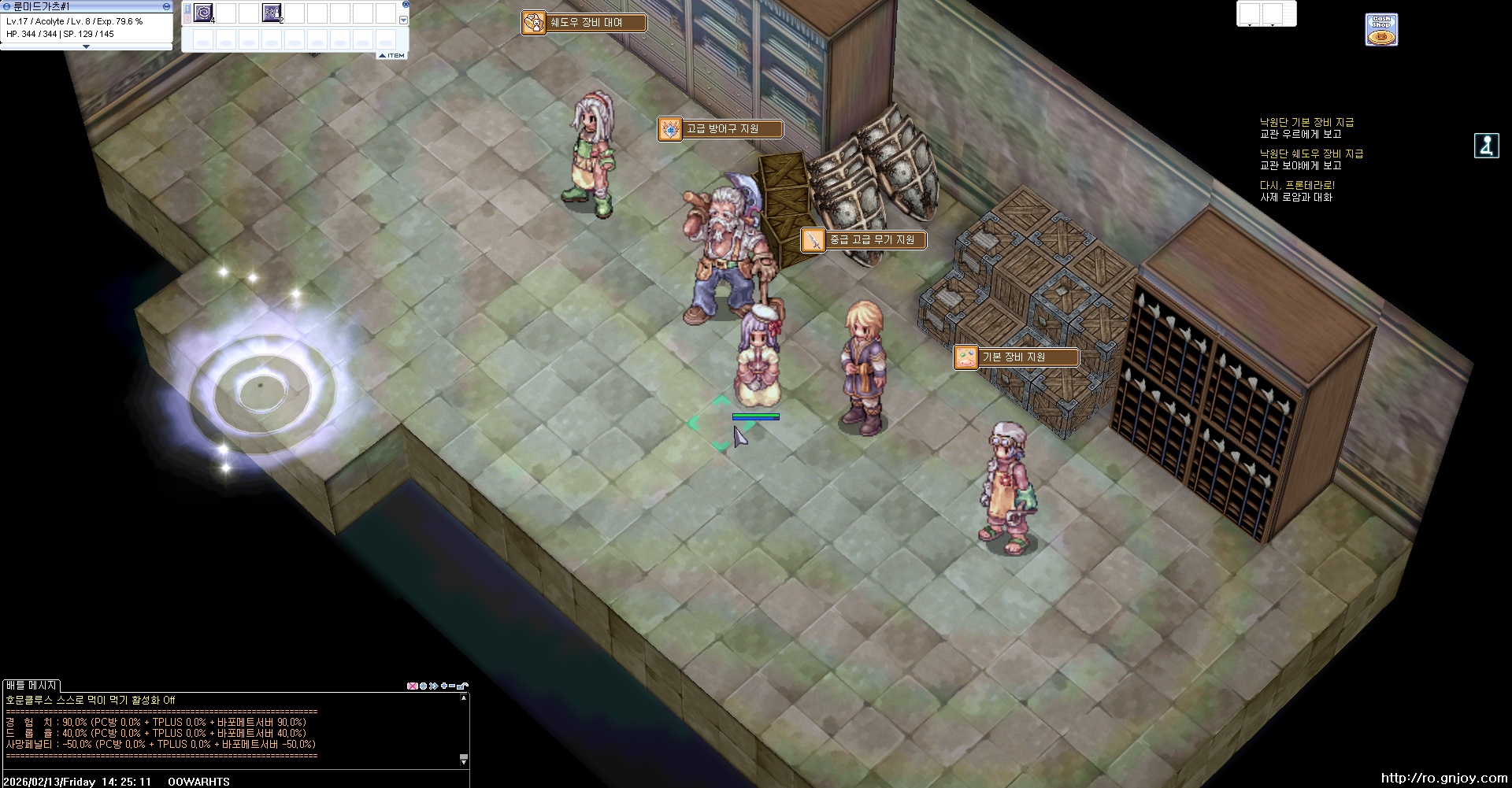This screenshot has height=788, width=1512.
Task: Select the 낙원단 쉐도우 장비 지급 quest entry
Action: coord(1311,154)
